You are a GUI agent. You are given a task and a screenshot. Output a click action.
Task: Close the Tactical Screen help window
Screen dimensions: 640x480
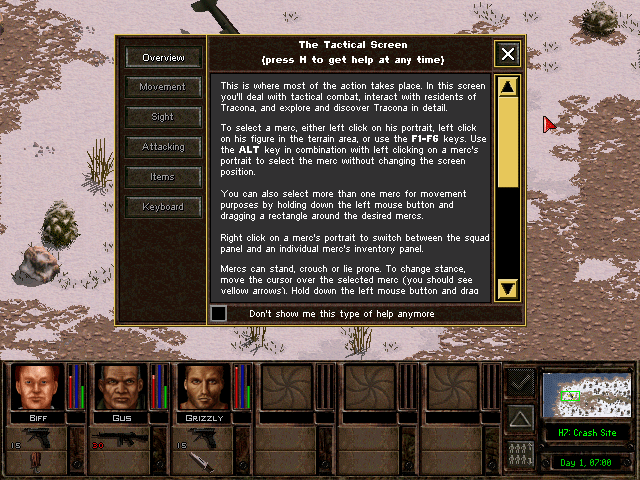508,54
